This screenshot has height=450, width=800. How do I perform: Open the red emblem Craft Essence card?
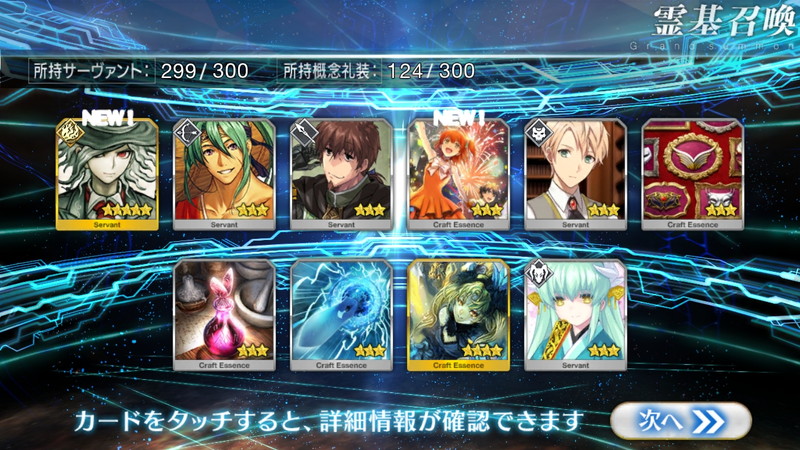click(x=692, y=174)
